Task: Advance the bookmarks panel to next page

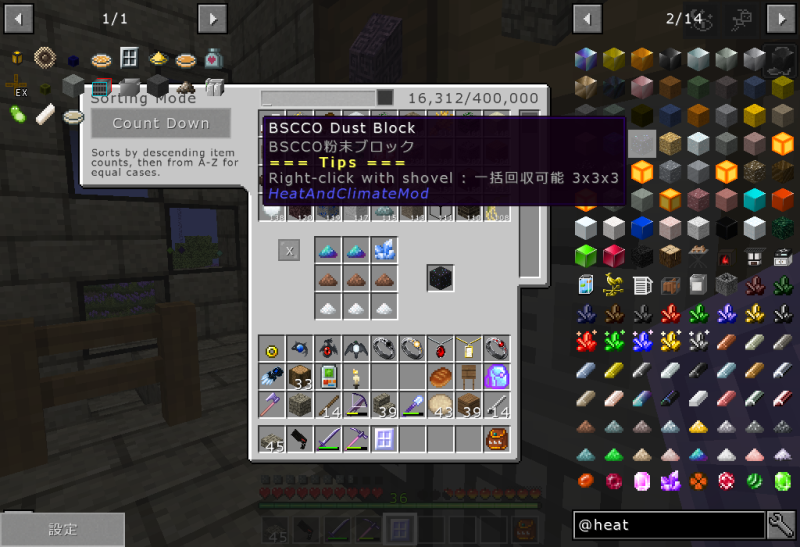Action: point(212,18)
